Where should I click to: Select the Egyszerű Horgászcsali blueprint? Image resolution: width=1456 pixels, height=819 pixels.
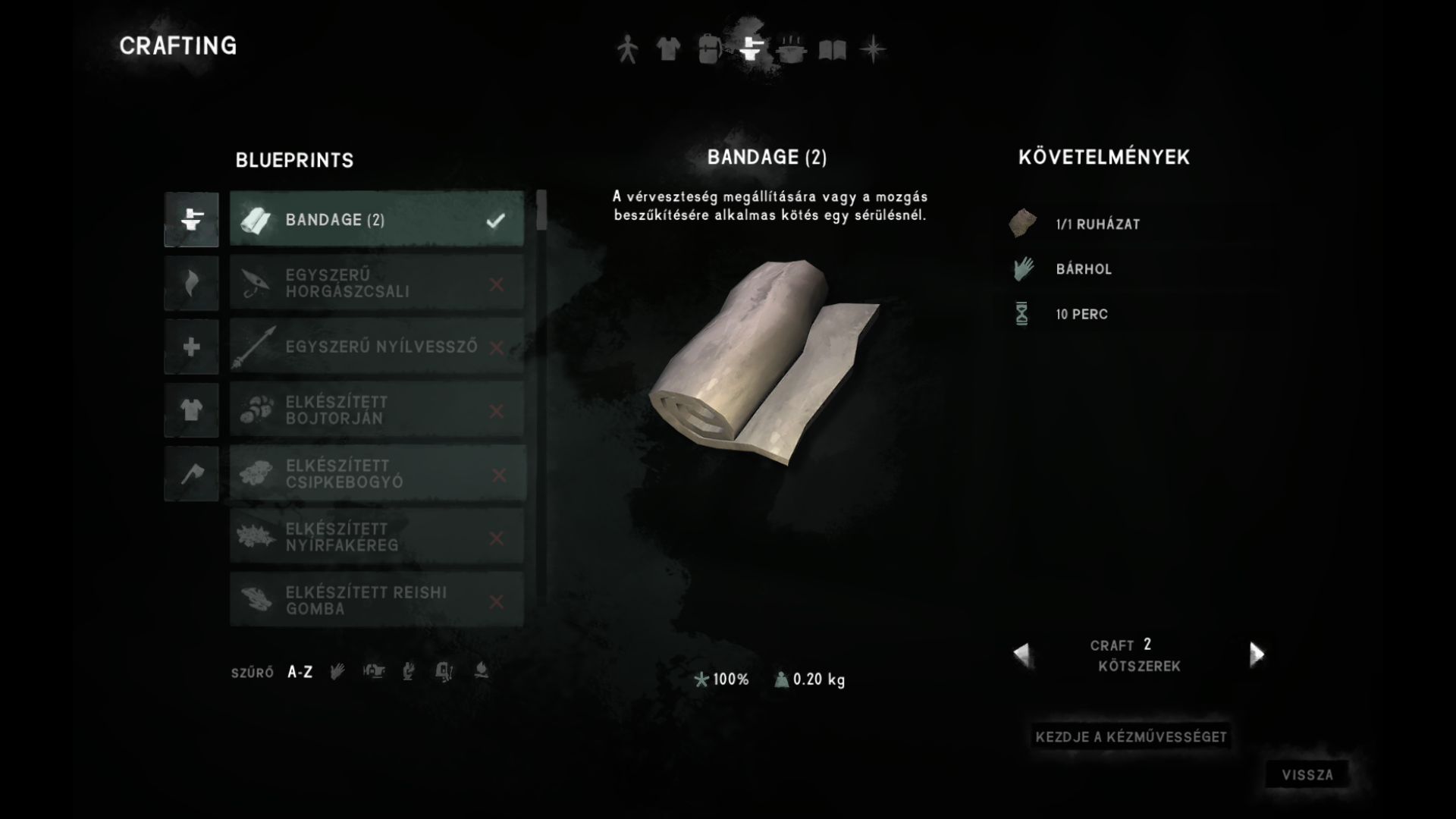377,284
